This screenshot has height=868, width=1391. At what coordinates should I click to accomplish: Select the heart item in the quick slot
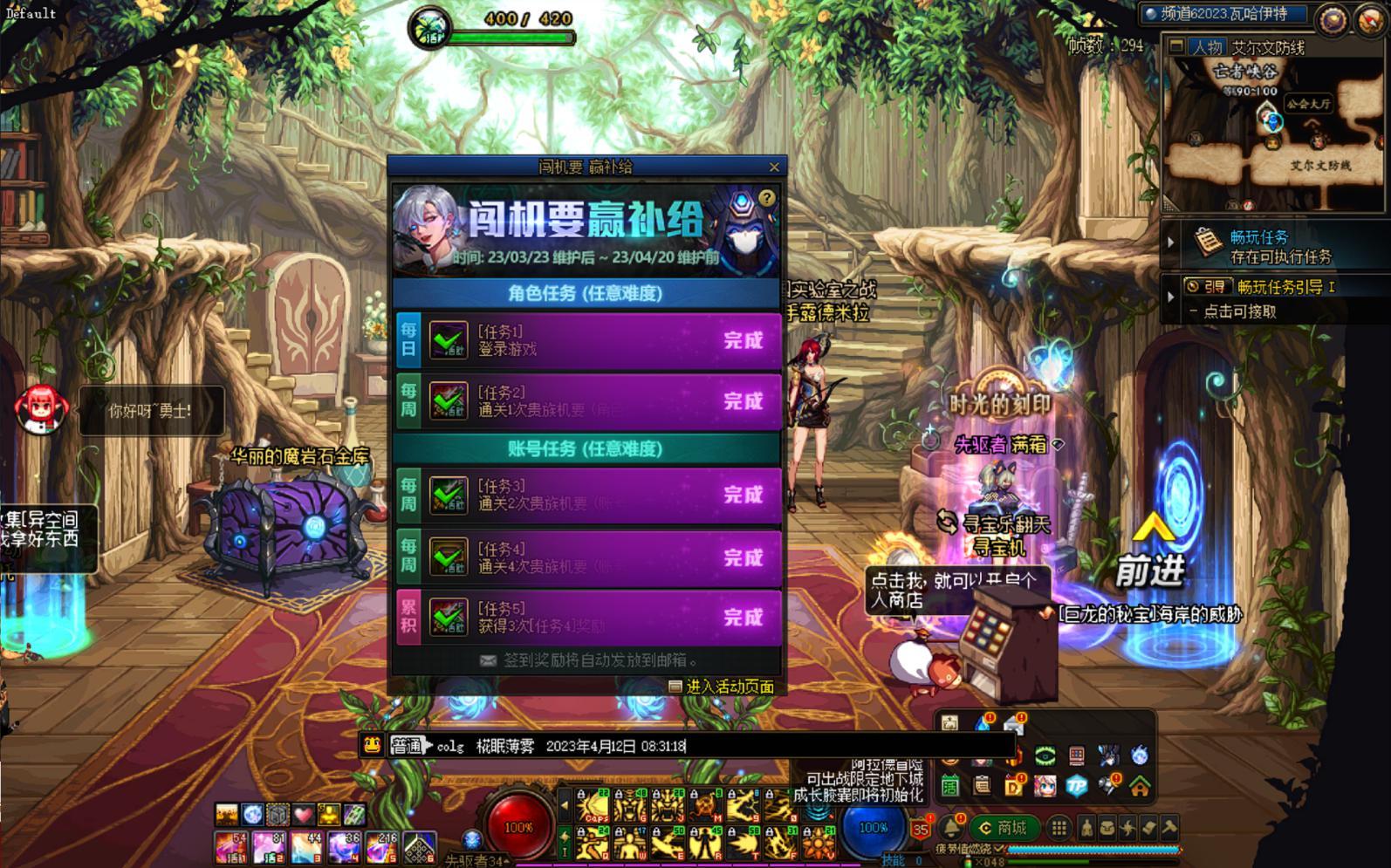click(303, 815)
